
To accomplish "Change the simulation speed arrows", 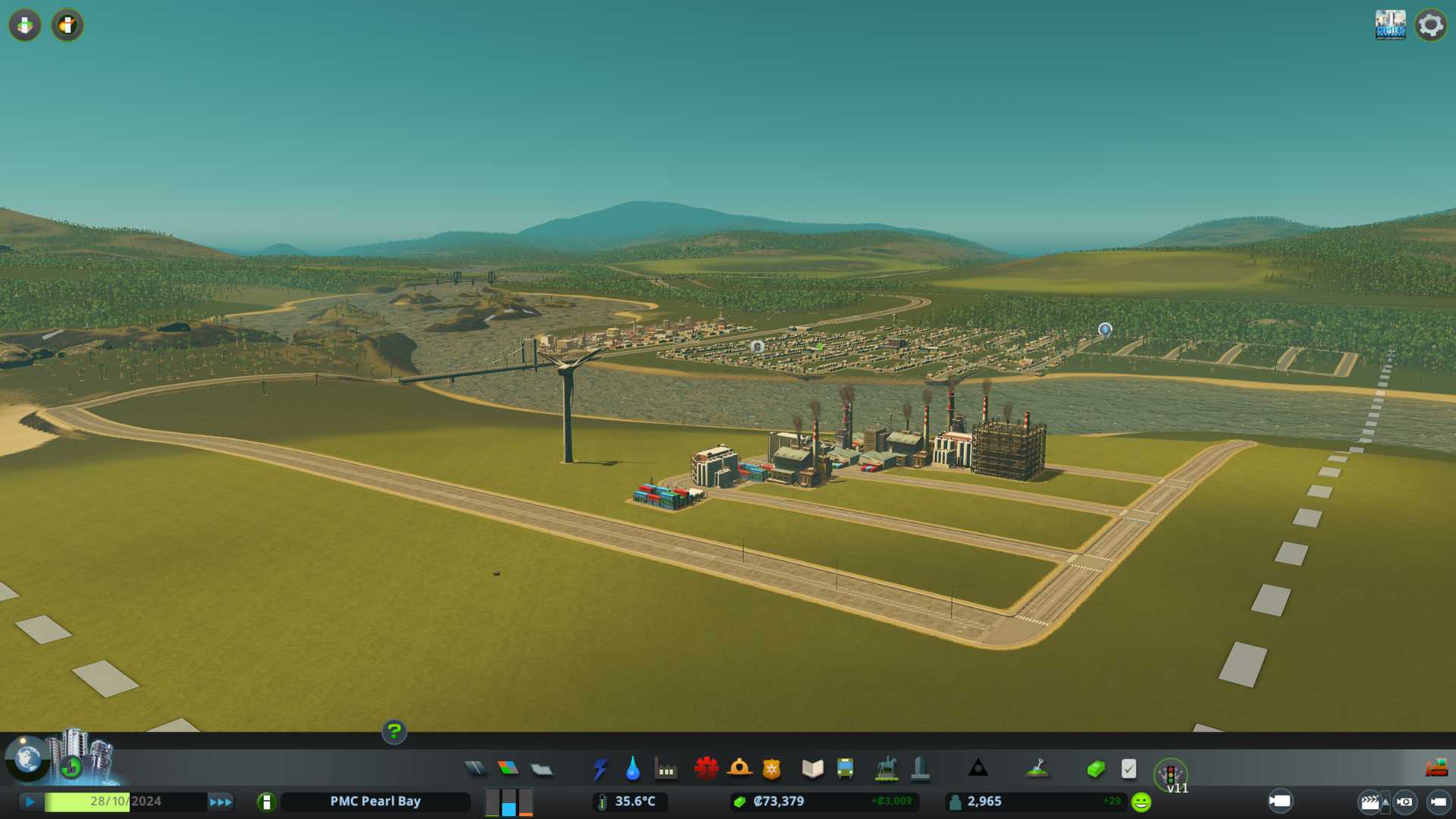I will (x=221, y=802).
